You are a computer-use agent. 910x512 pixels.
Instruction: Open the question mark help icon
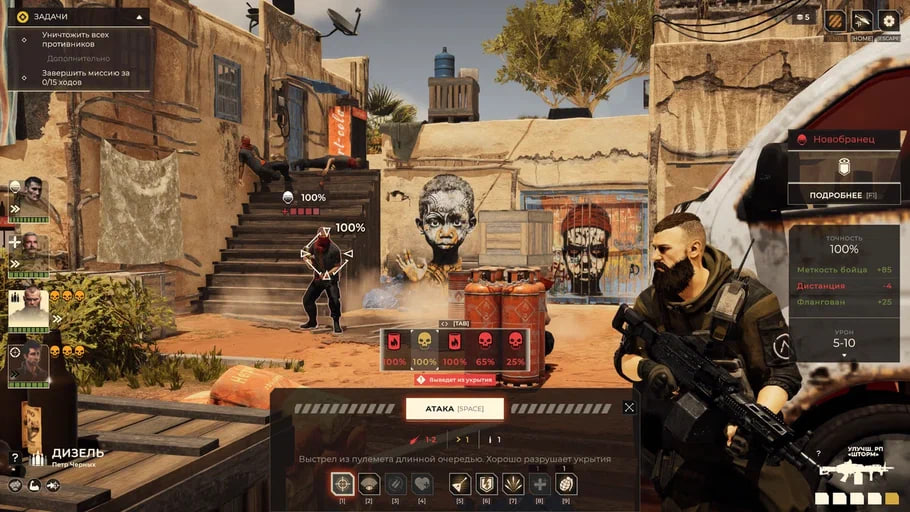14,457
